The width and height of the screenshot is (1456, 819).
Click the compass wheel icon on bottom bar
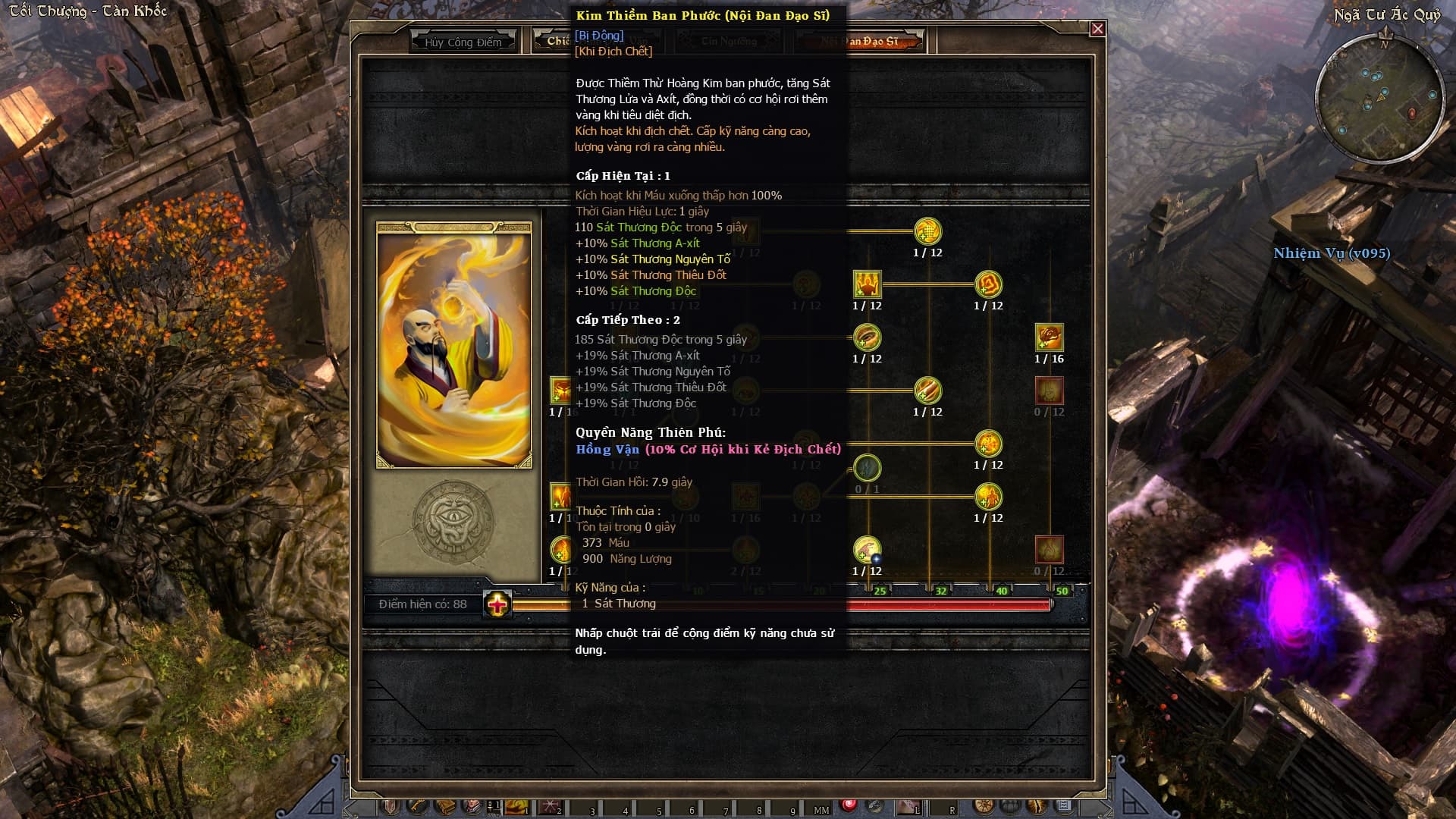(x=984, y=806)
